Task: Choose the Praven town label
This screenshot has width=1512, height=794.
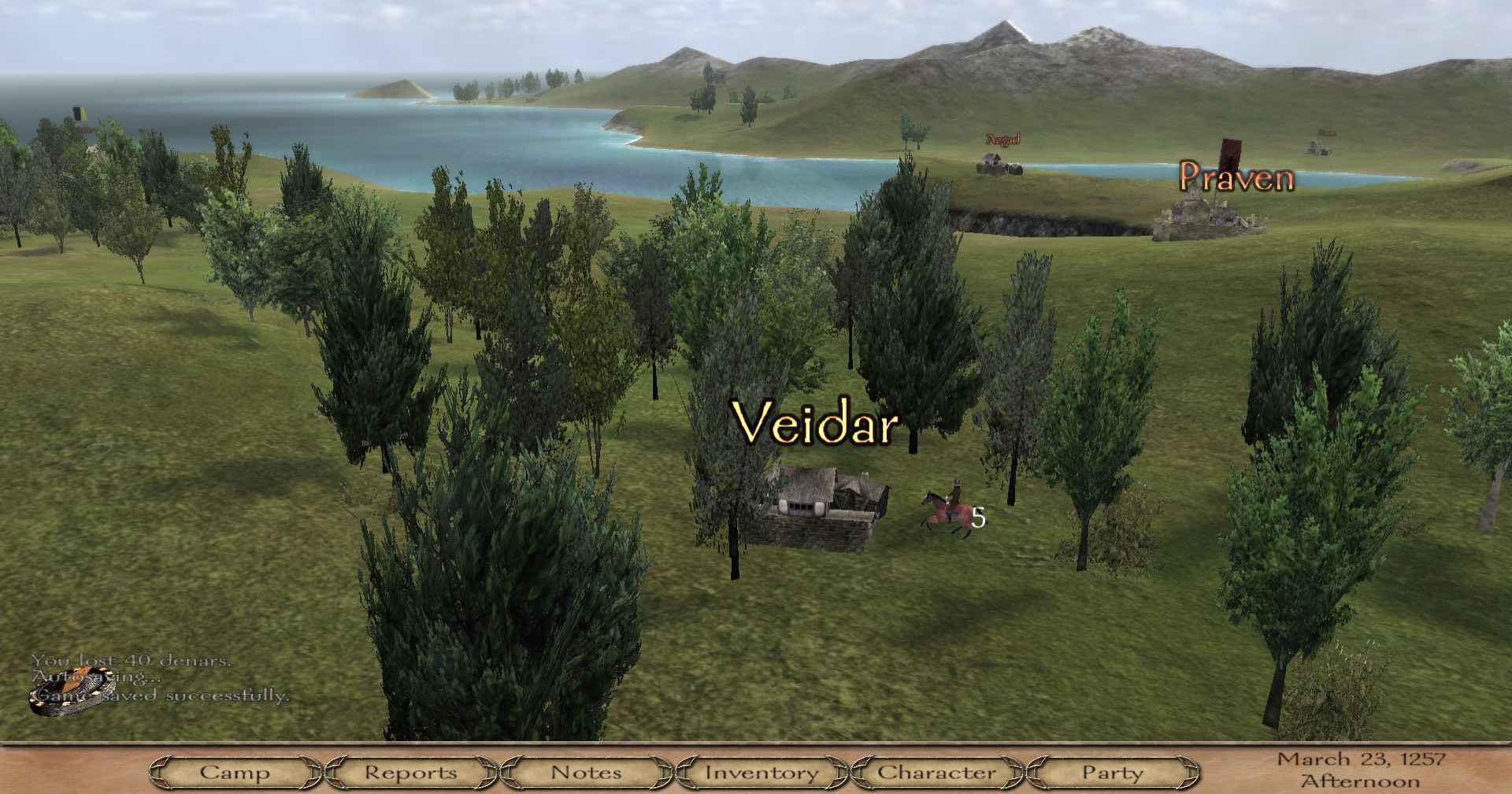Action: [1236, 178]
